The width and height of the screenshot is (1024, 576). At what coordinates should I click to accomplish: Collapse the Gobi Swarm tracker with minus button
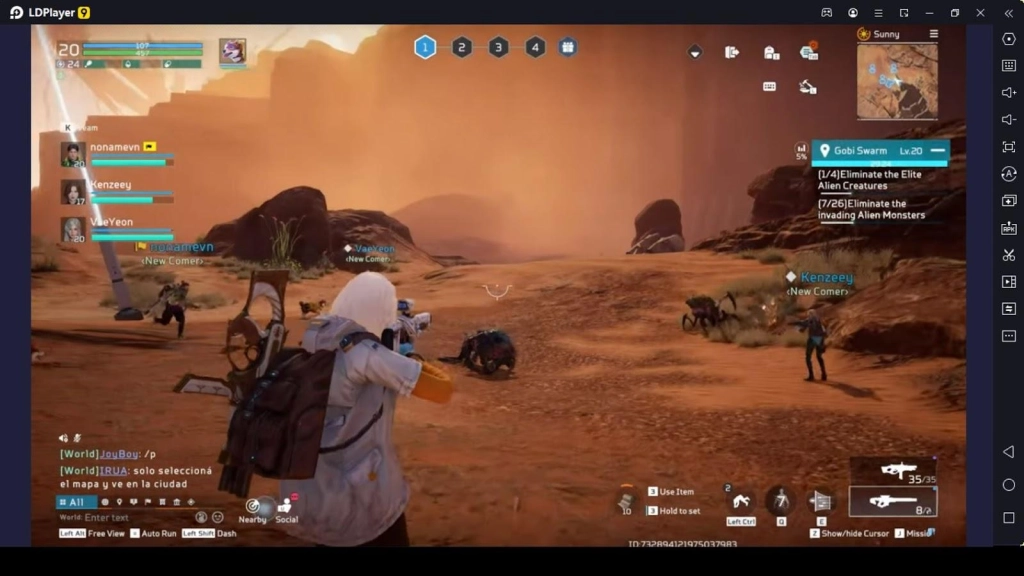coord(937,150)
